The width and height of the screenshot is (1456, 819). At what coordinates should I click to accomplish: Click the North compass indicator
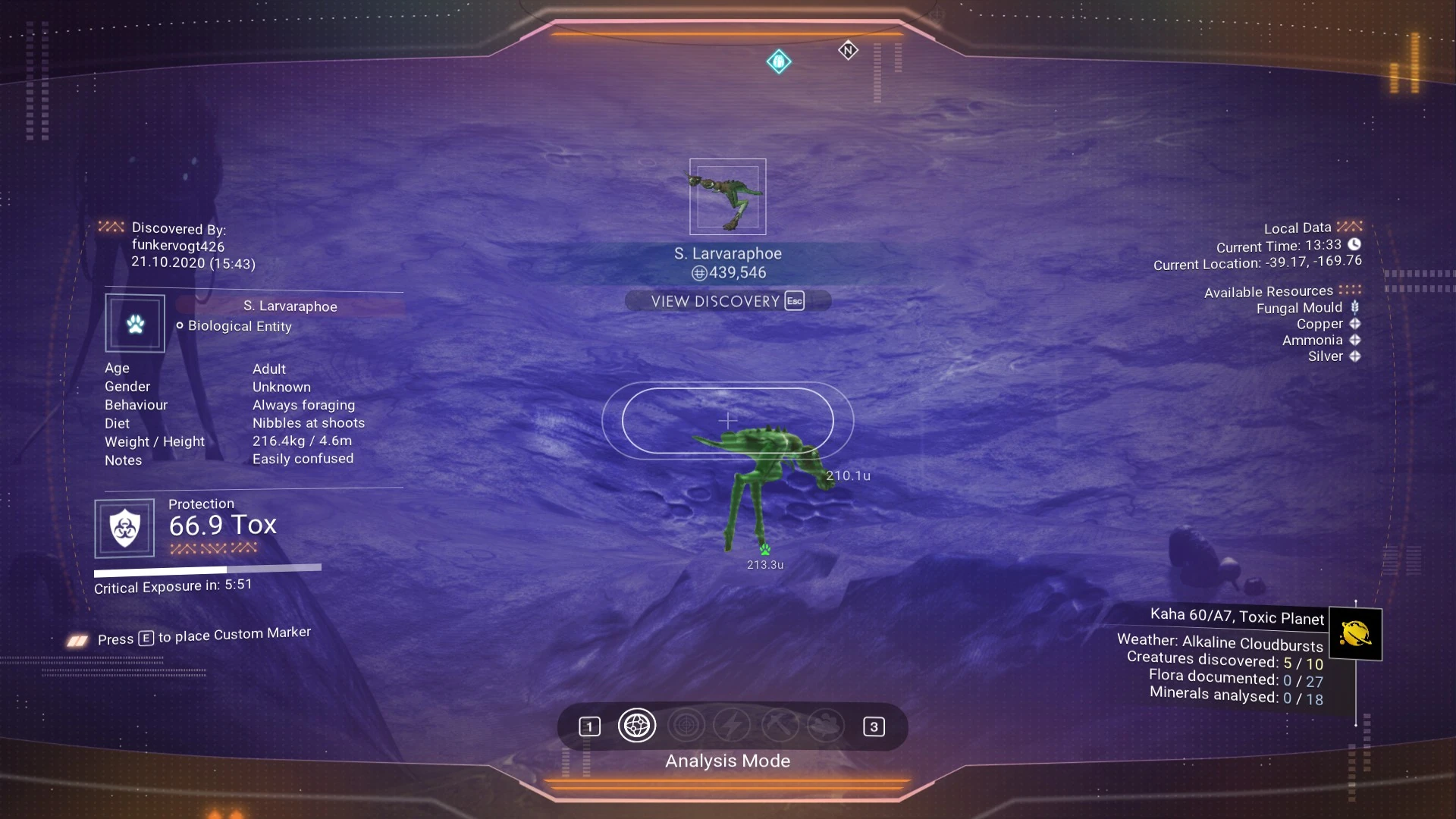[x=848, y=51]
